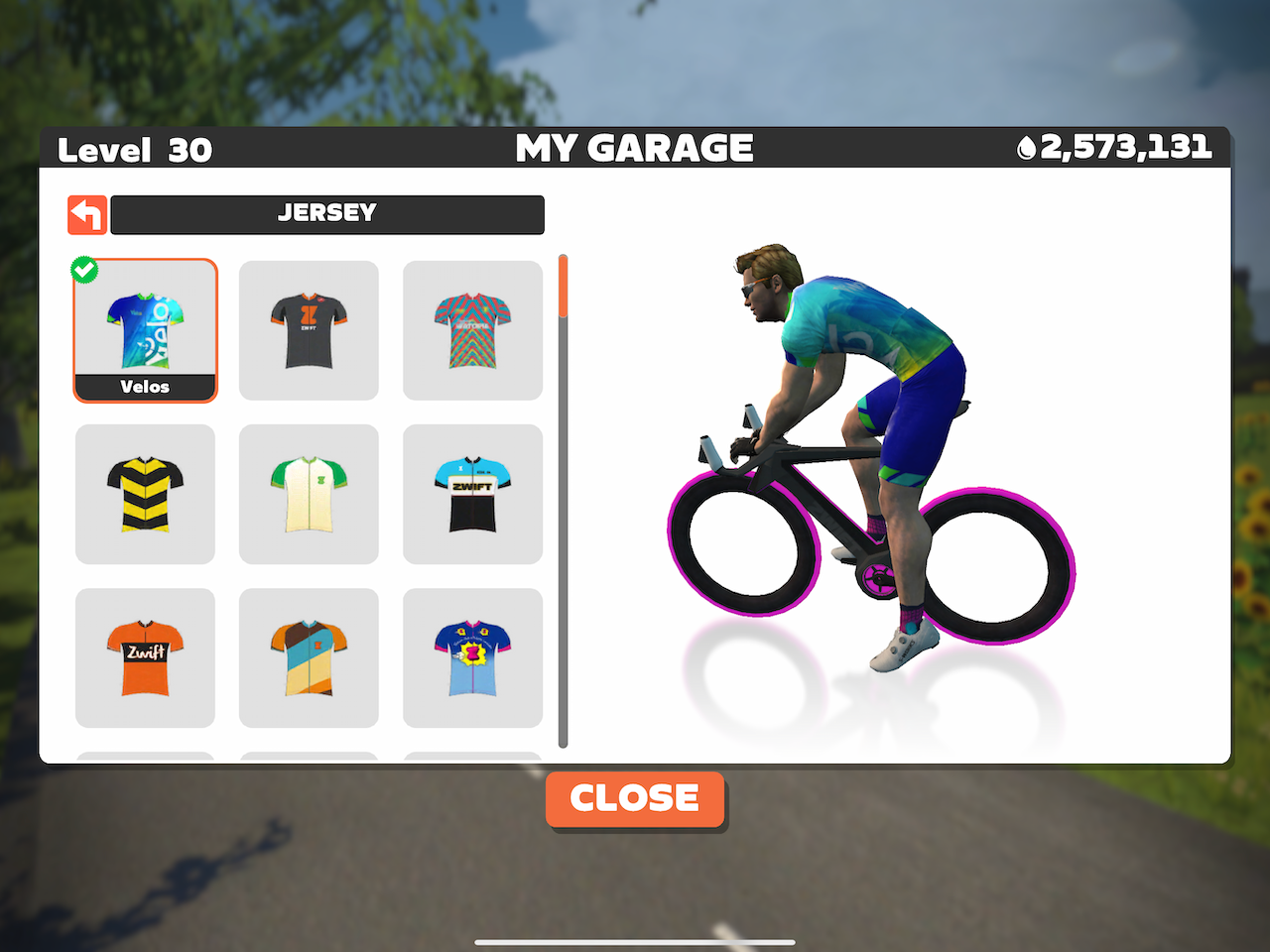Click the jersey list scrollbar handle
The width and height of the screenshot is (1270, 952).
tap(564, 288)
